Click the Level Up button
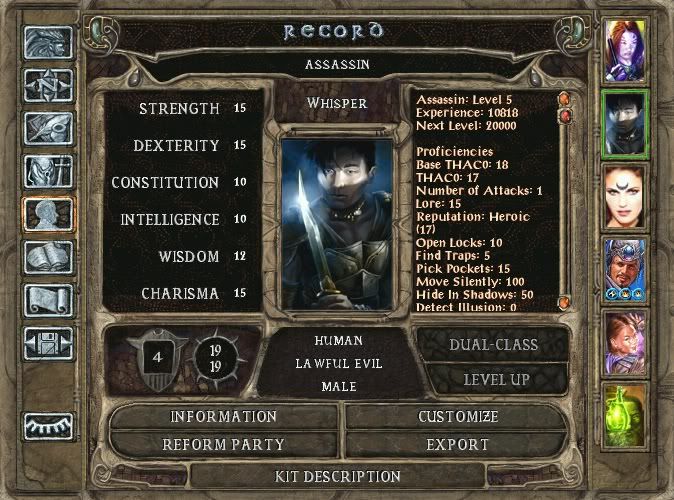 494,380
